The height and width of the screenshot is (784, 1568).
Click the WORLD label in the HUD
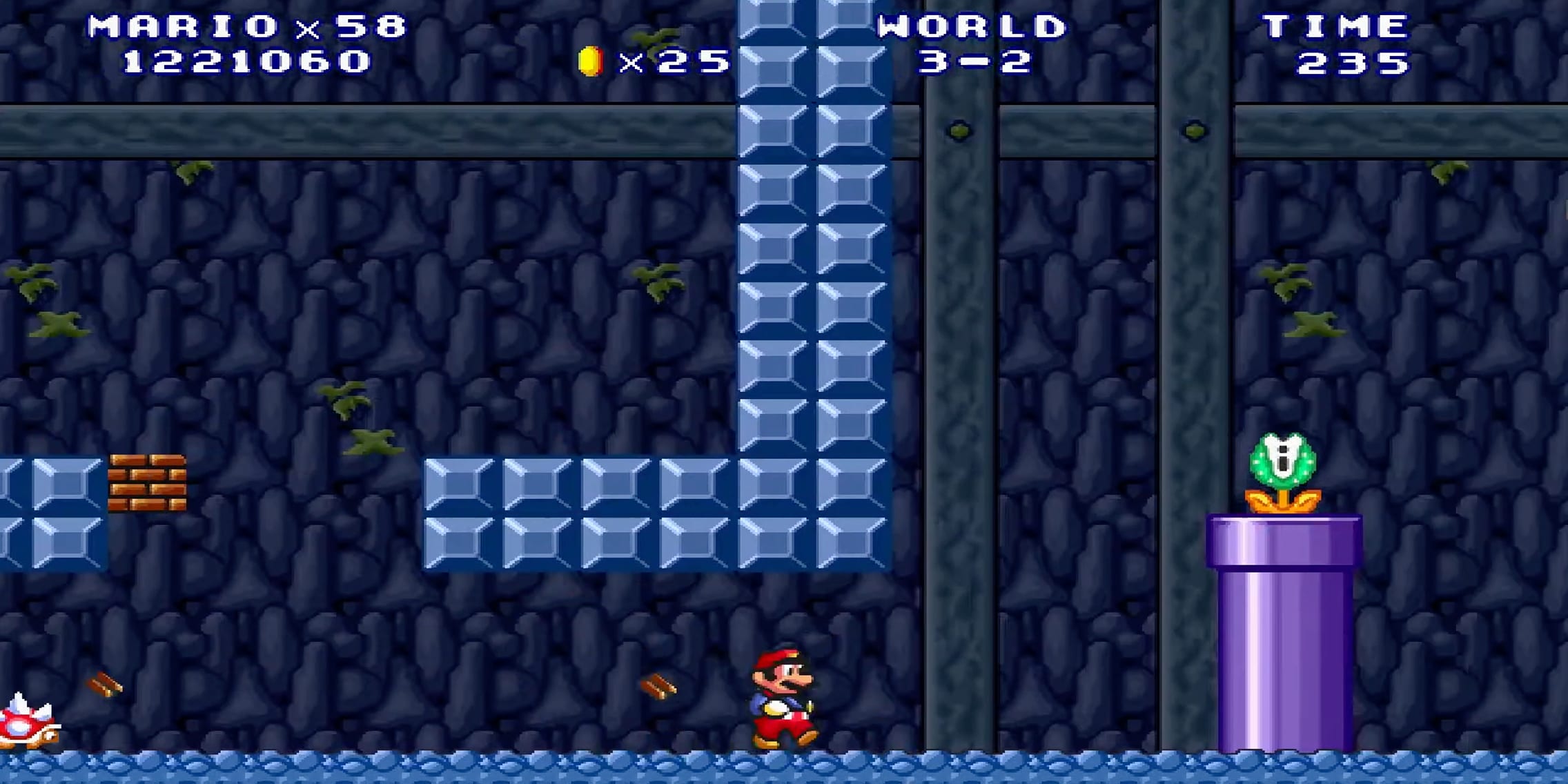tap(970, 28)
